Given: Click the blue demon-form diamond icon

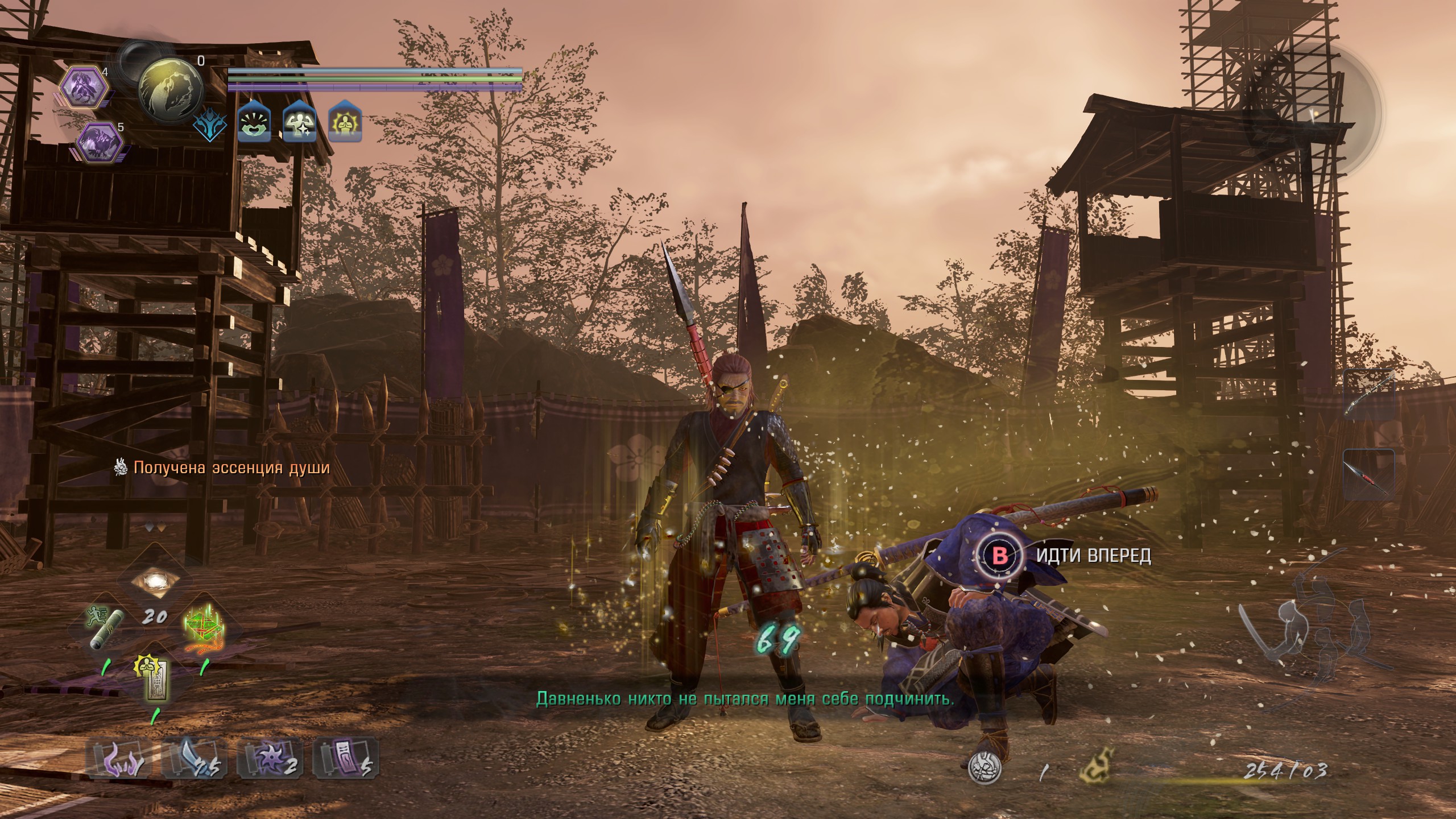Looking at the screenshot, I should tap(210, 122).
